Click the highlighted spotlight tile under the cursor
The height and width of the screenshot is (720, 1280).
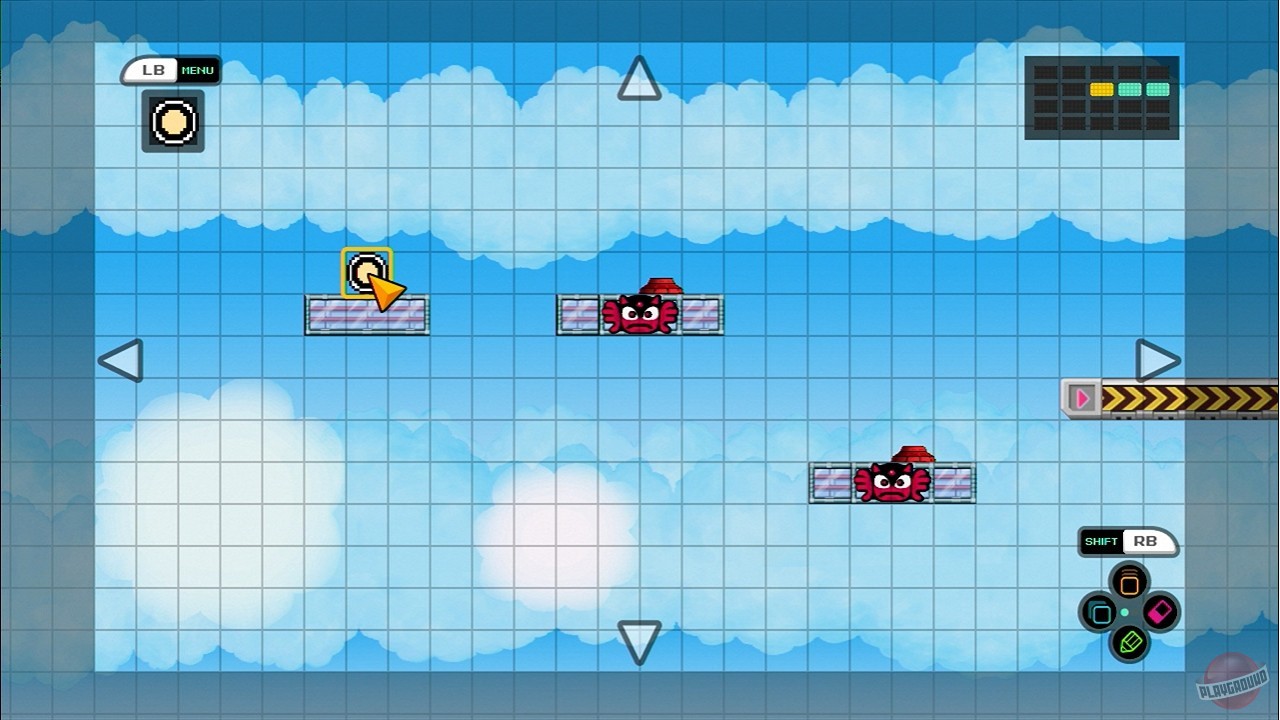point(365,270)
